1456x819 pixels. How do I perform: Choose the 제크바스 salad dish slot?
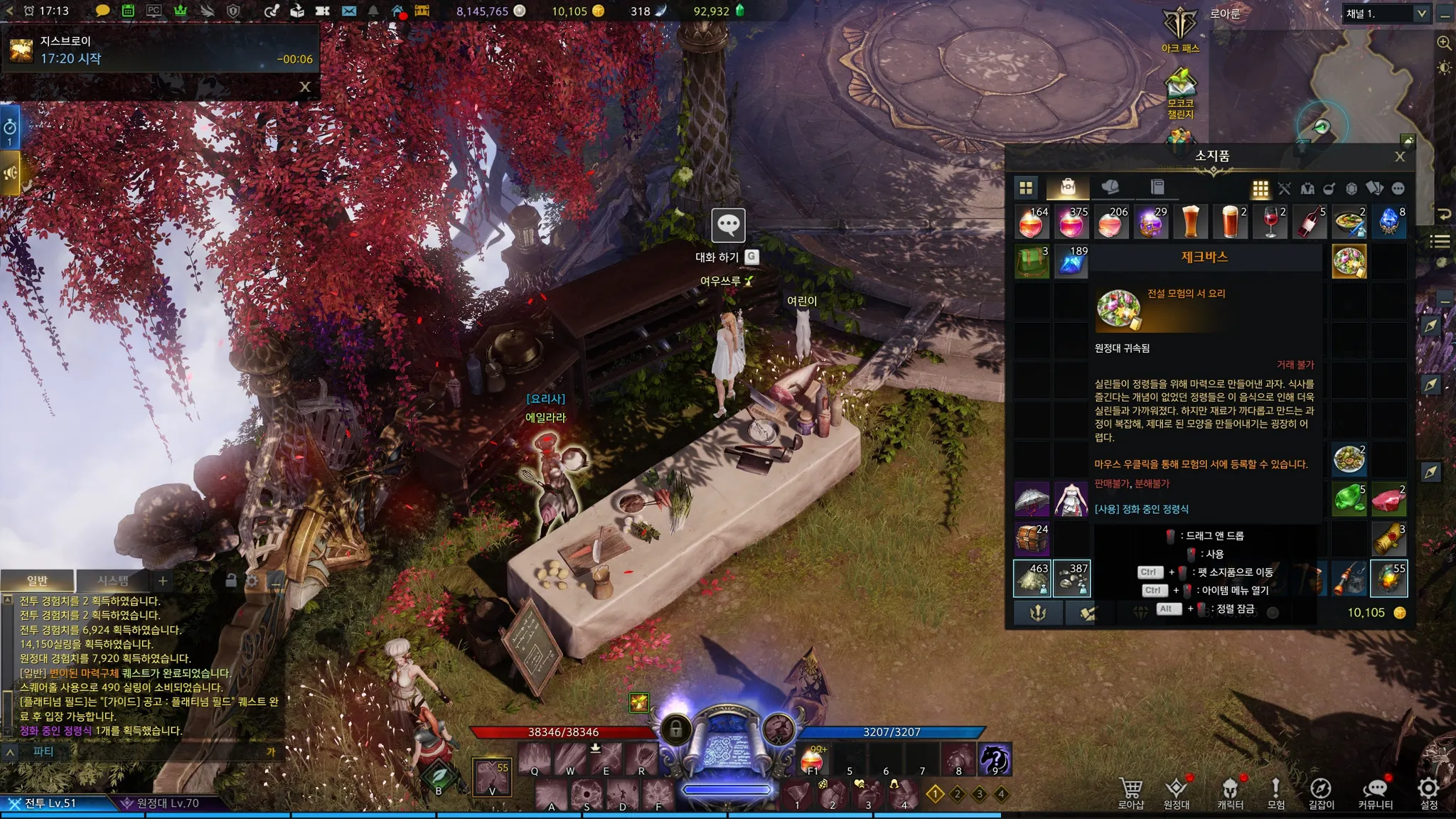[x=1349, y=262]
